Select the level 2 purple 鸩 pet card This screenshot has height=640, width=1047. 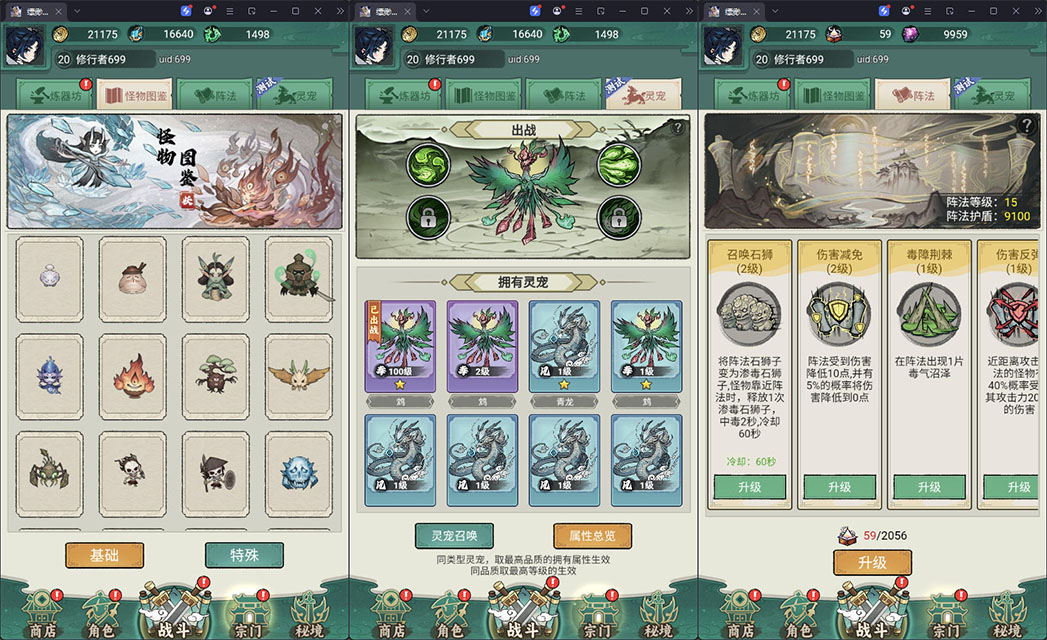[482, 346]
